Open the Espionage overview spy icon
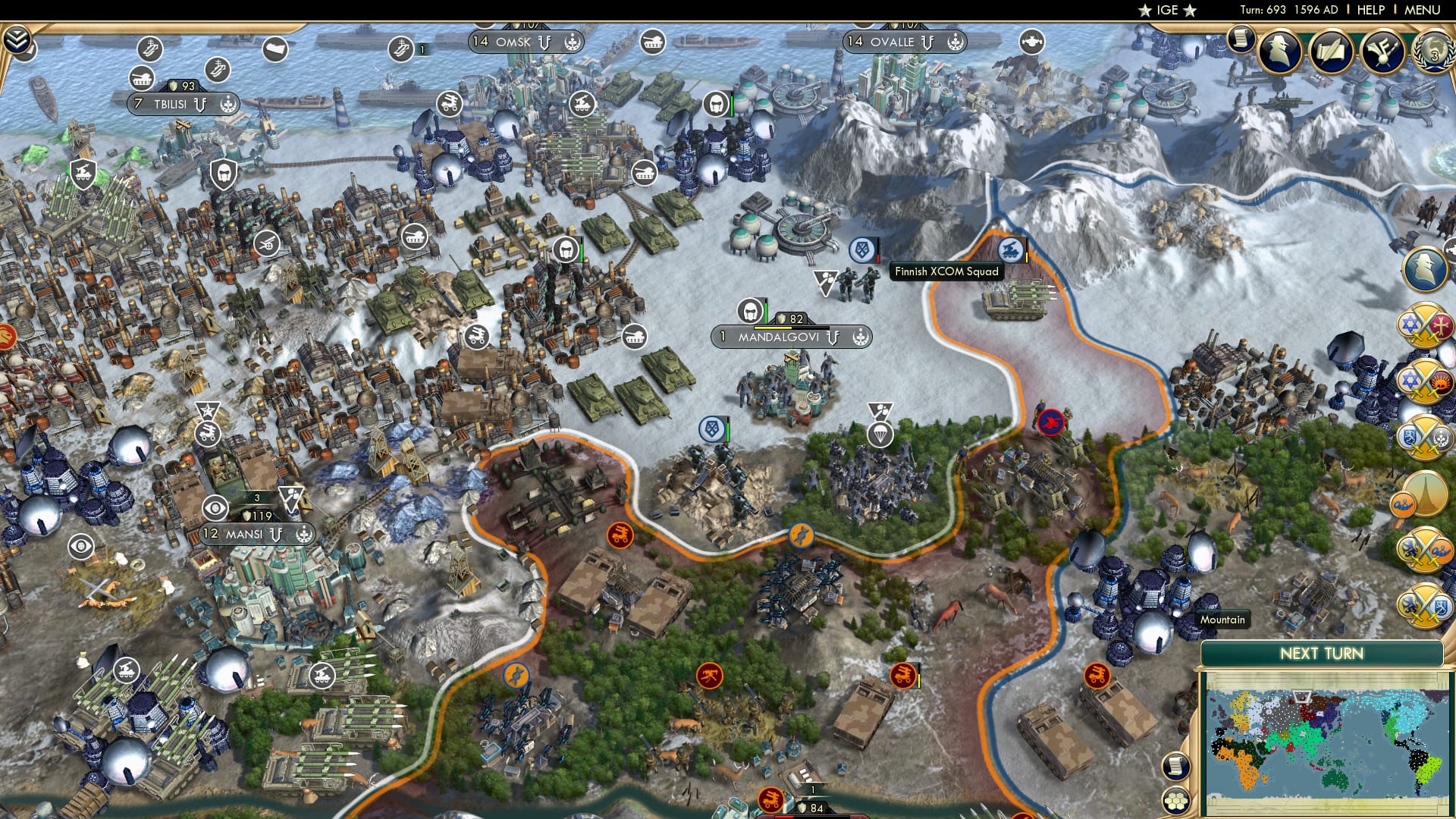The width and height of the screenshot is (1456, 819). coord(1279,51)
